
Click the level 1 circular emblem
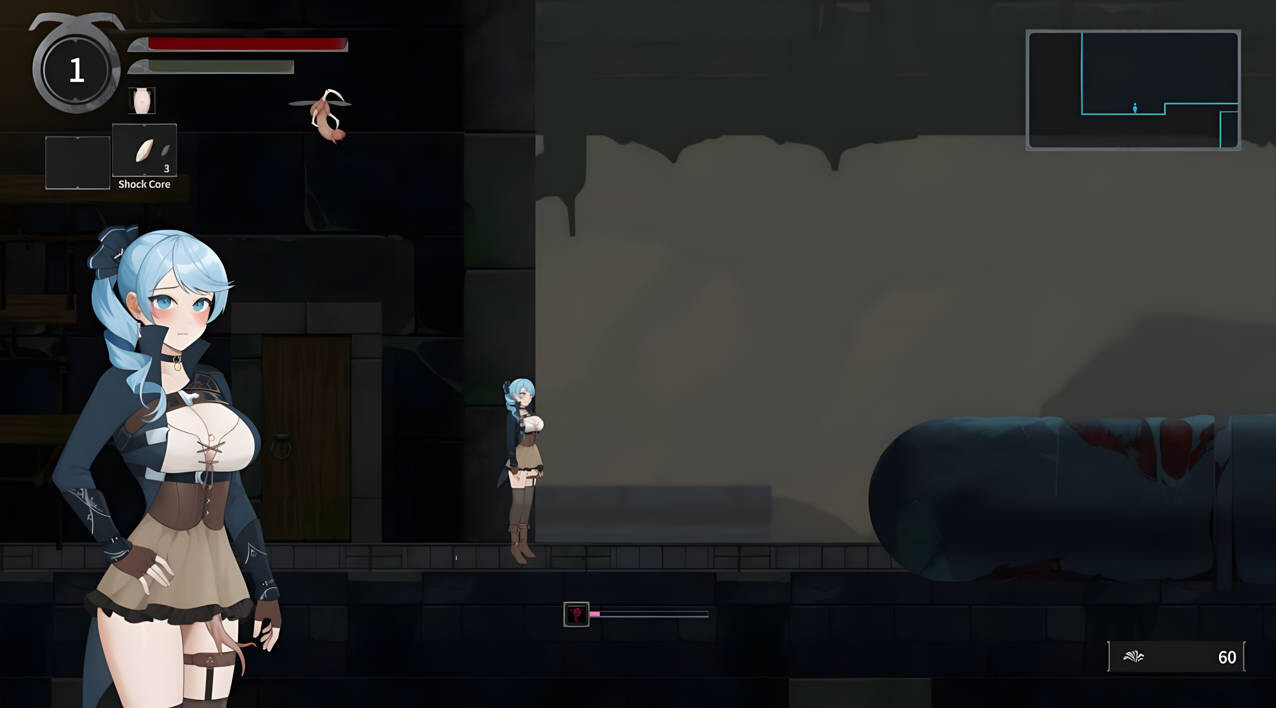[76, 69]
